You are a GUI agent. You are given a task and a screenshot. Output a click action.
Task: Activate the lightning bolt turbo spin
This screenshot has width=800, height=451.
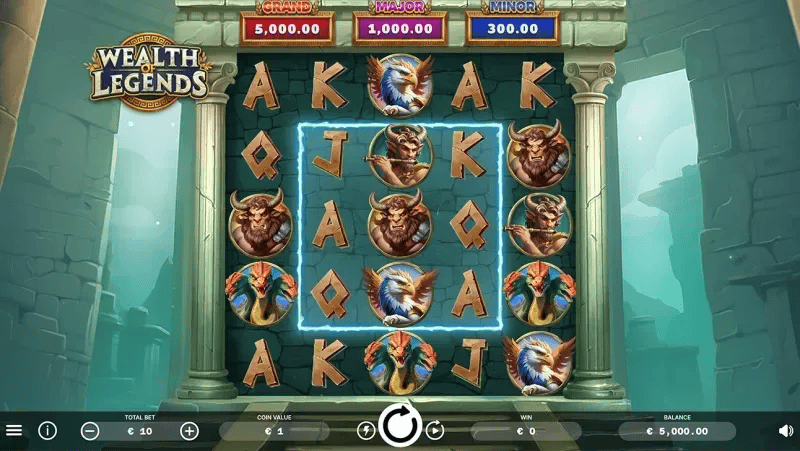click(x=366, y=431)
